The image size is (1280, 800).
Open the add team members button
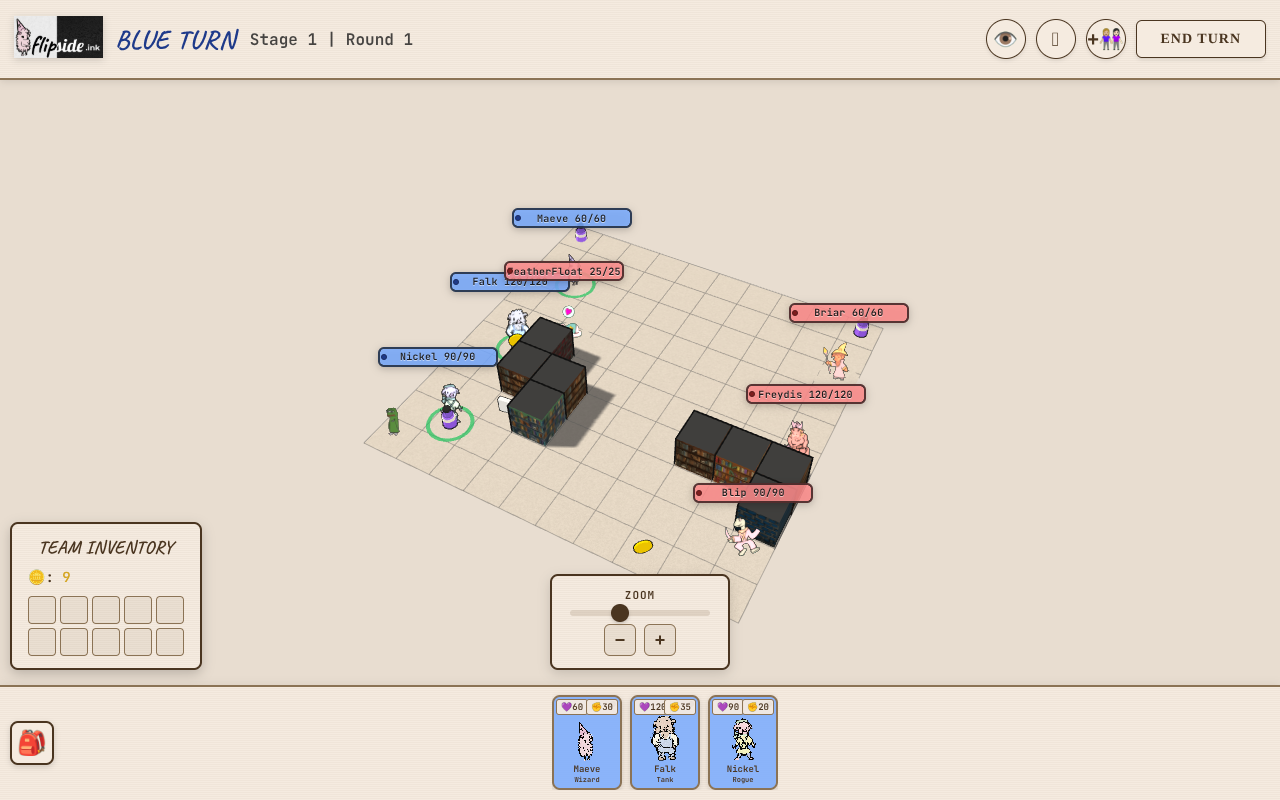pyautogui.click(x=1105, y=39)
